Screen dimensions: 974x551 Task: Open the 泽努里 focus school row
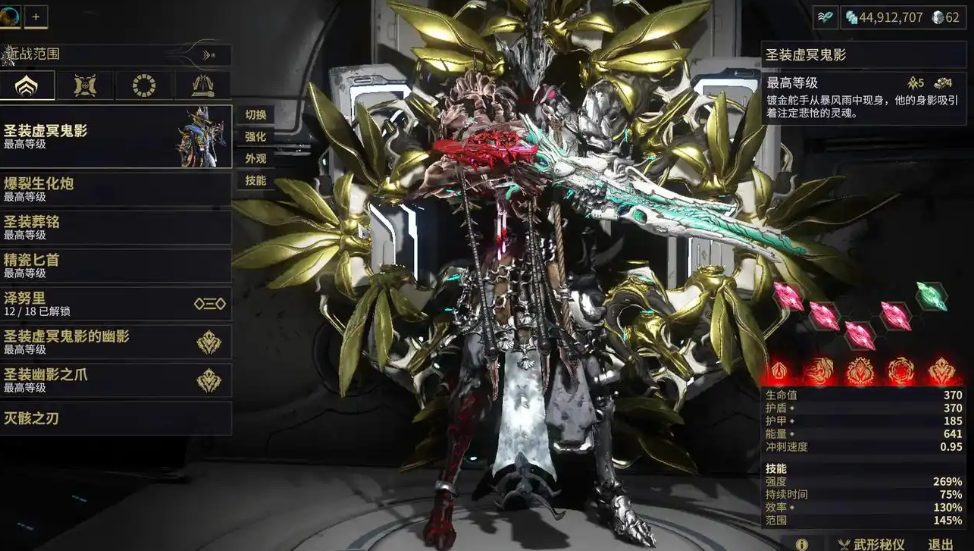pyautogui.click(x=115, y=304)
